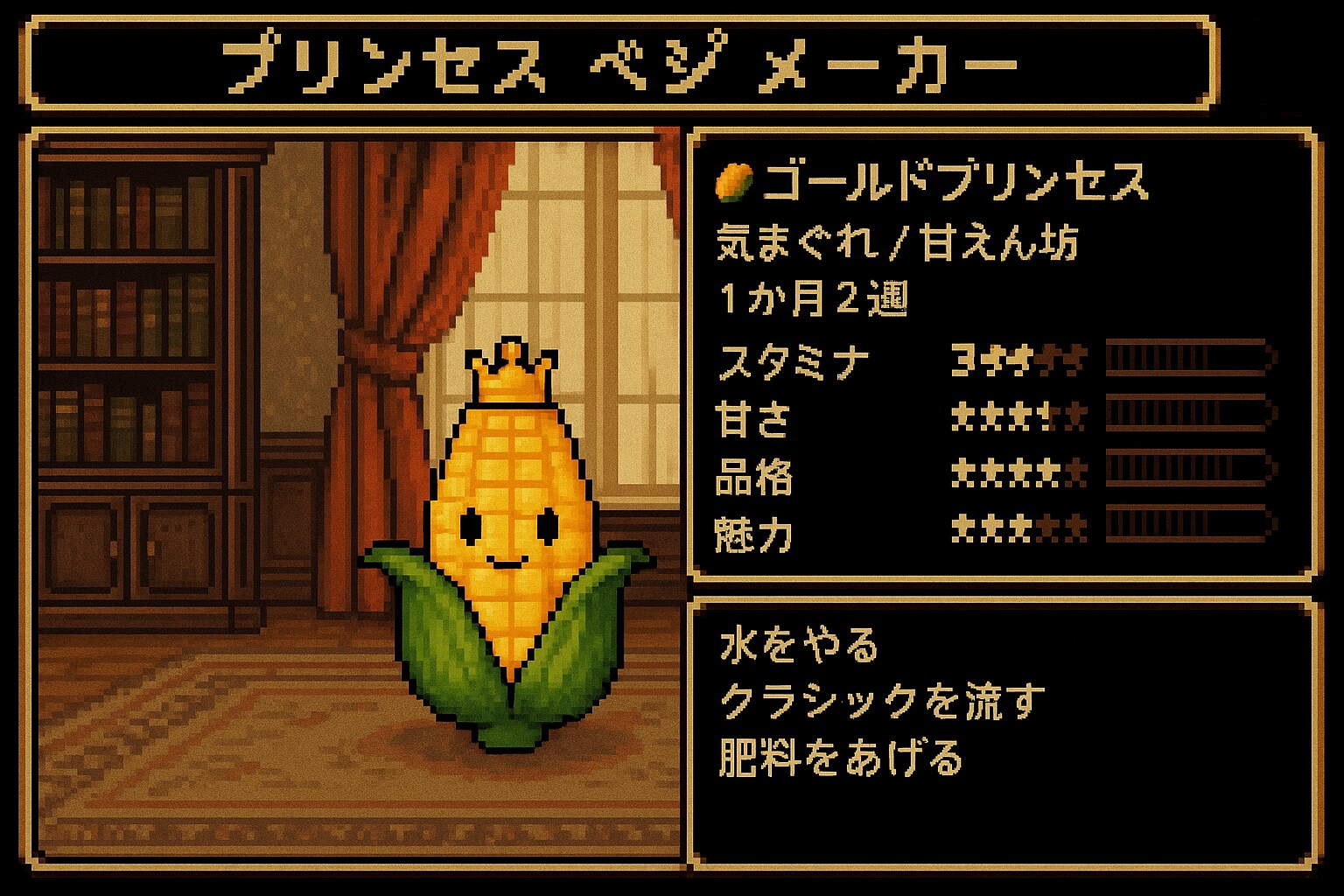The height and width of the screenshot is (896, 1344).
Task: Click the corn emoji beside ゴールドプリンセス
Action: pos(733,181)
